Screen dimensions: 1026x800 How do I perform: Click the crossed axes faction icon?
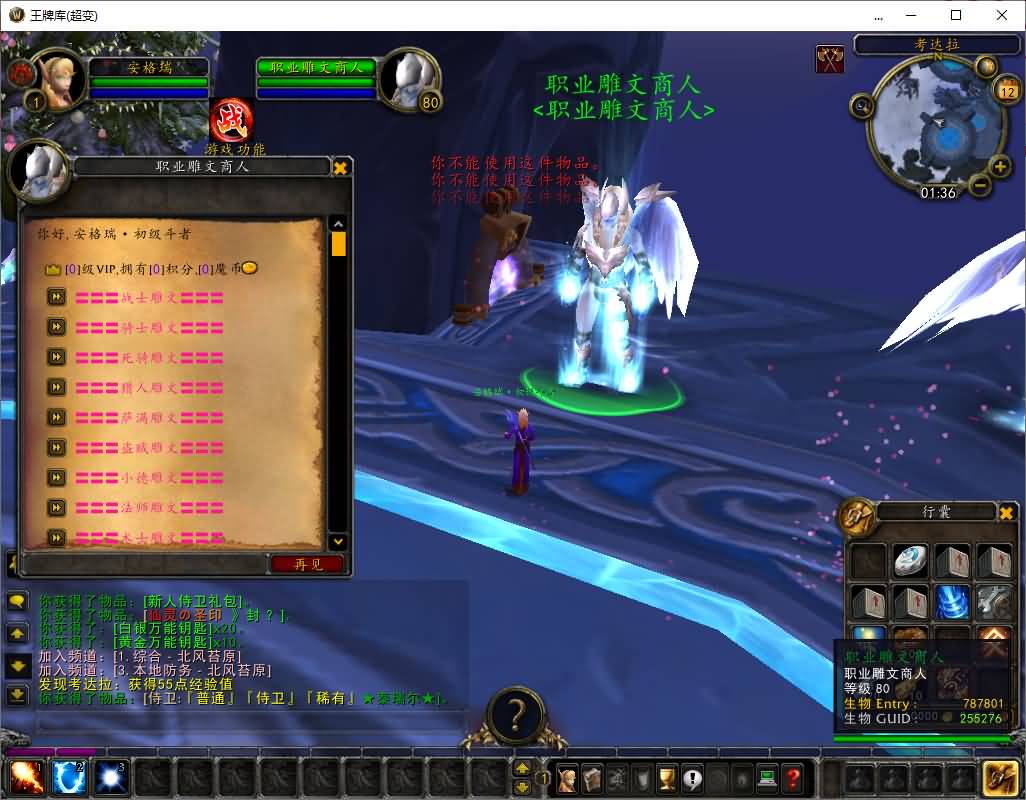[x=830, y=59]
